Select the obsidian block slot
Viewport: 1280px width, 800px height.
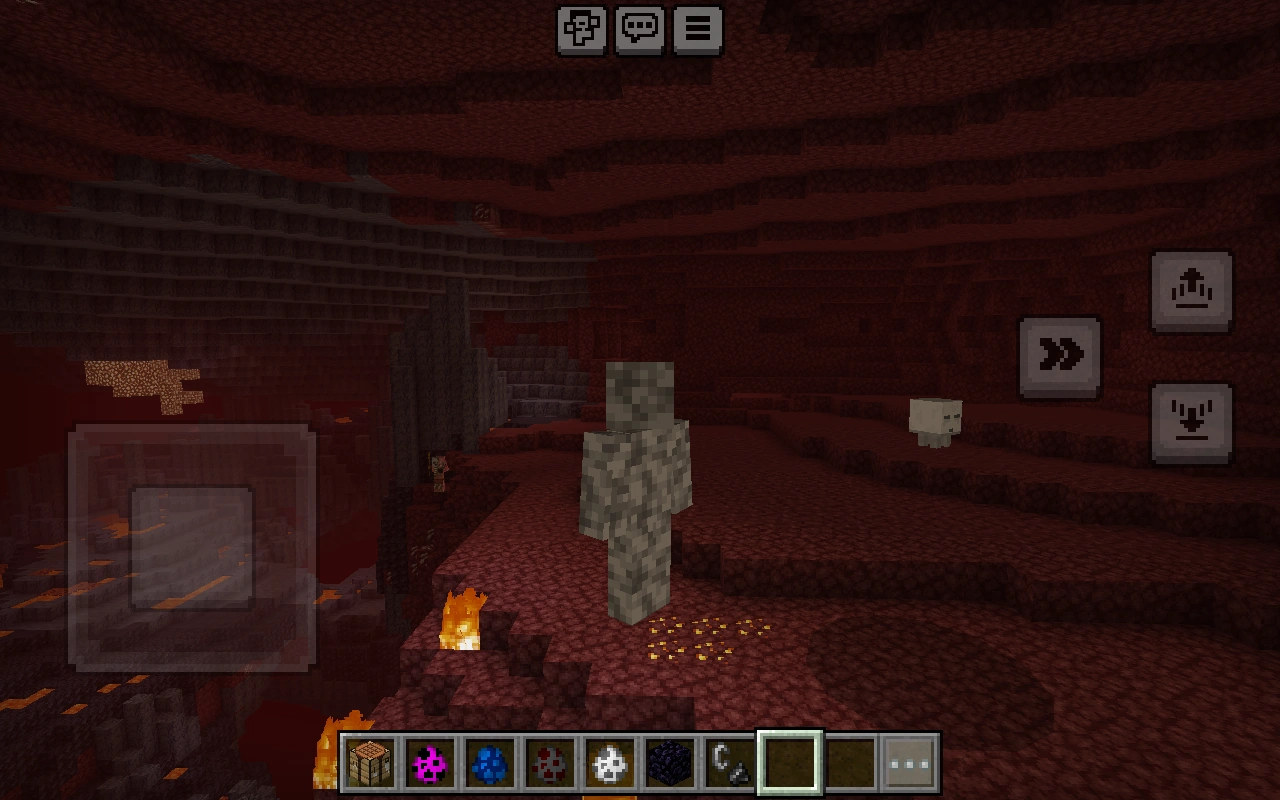point(670,763)
